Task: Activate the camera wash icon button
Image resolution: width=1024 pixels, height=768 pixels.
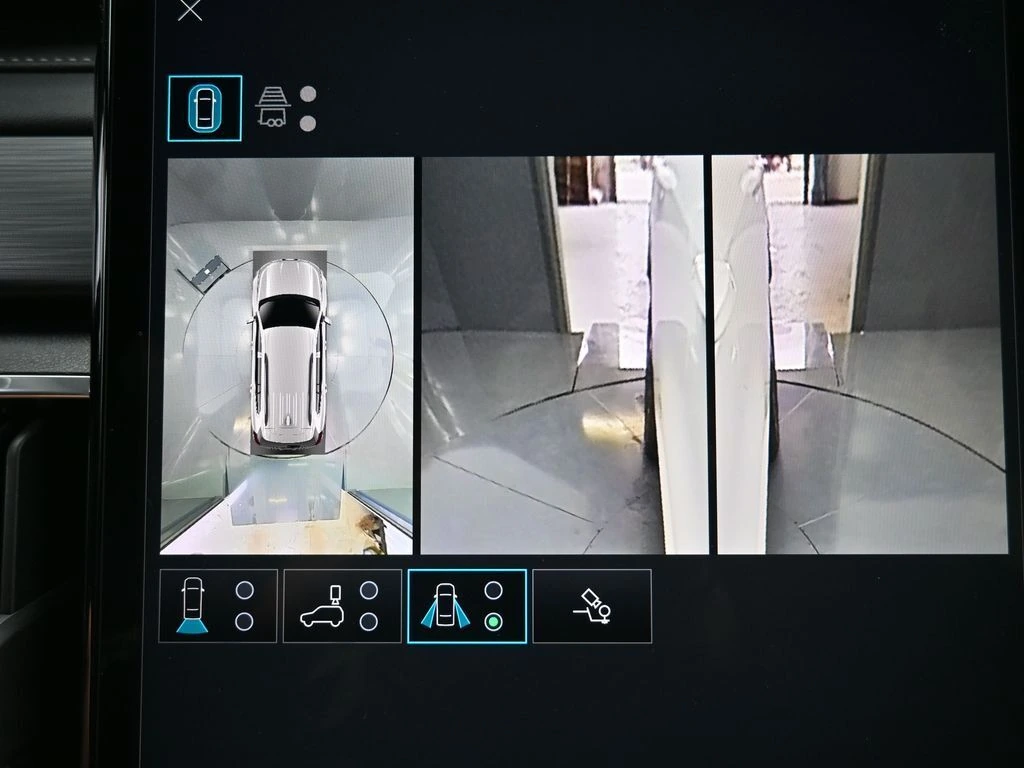Action: [x=591, y=606]
